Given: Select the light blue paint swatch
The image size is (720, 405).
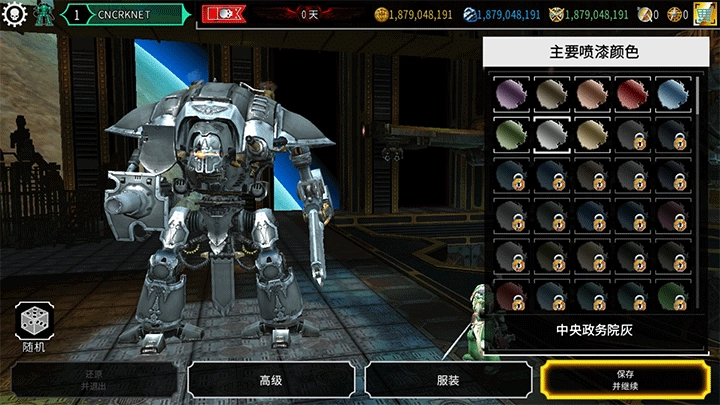Looking at the screenshot, I should tap(671, 92).
